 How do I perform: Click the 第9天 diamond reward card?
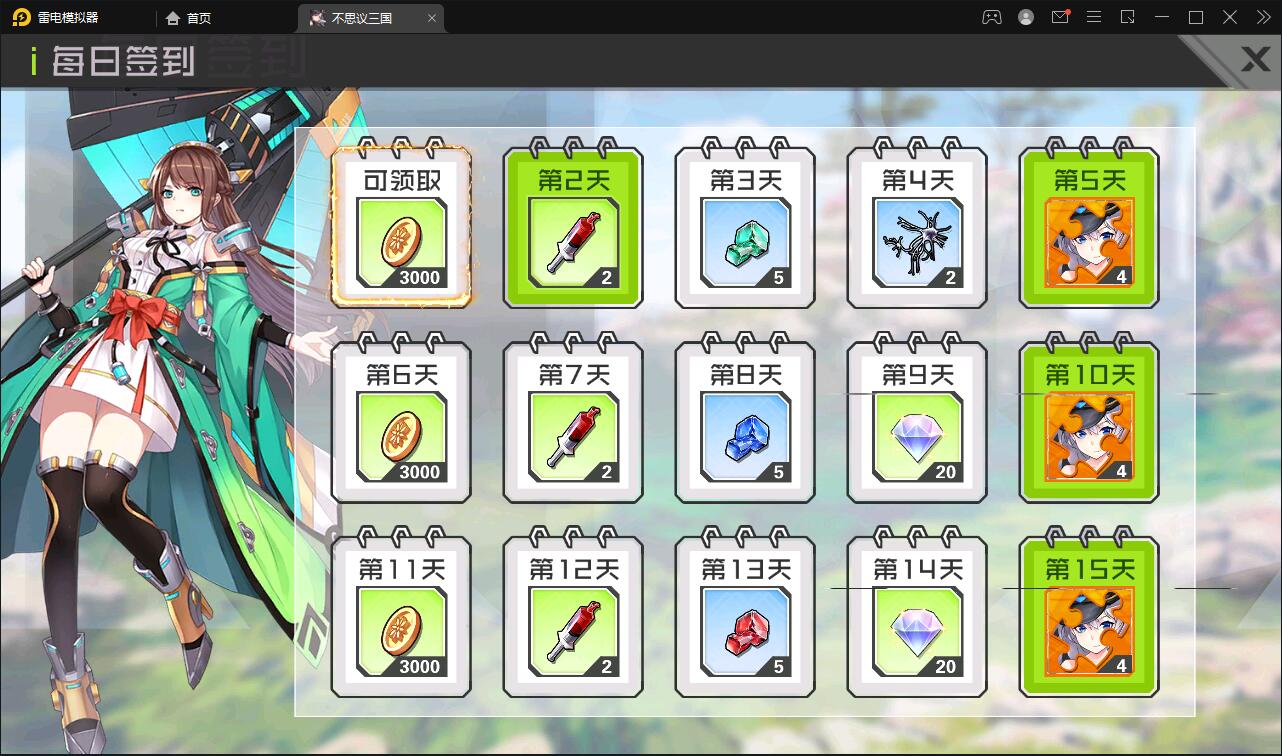point(916,420)
